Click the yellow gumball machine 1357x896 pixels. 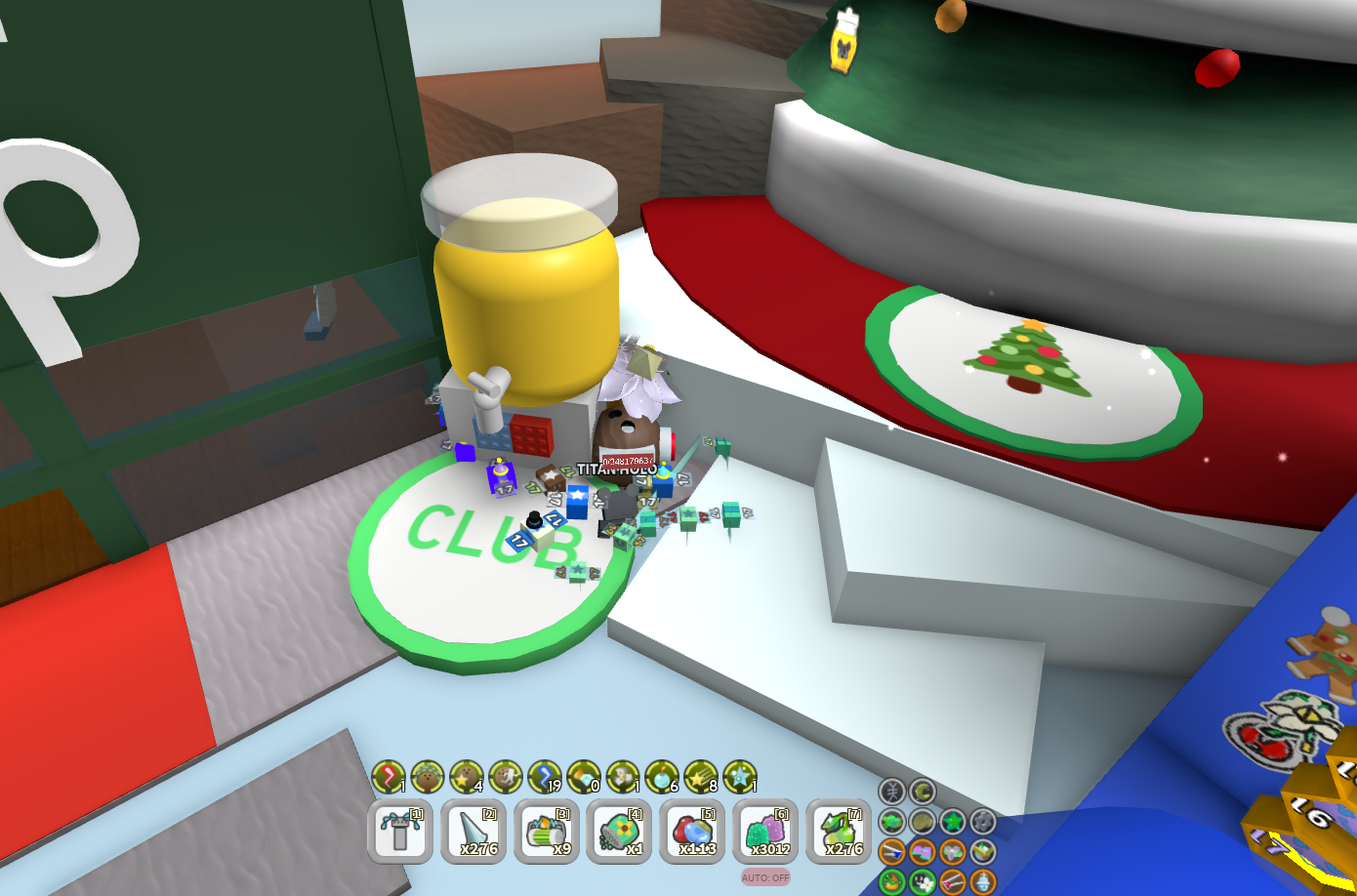tap(527, 303)
